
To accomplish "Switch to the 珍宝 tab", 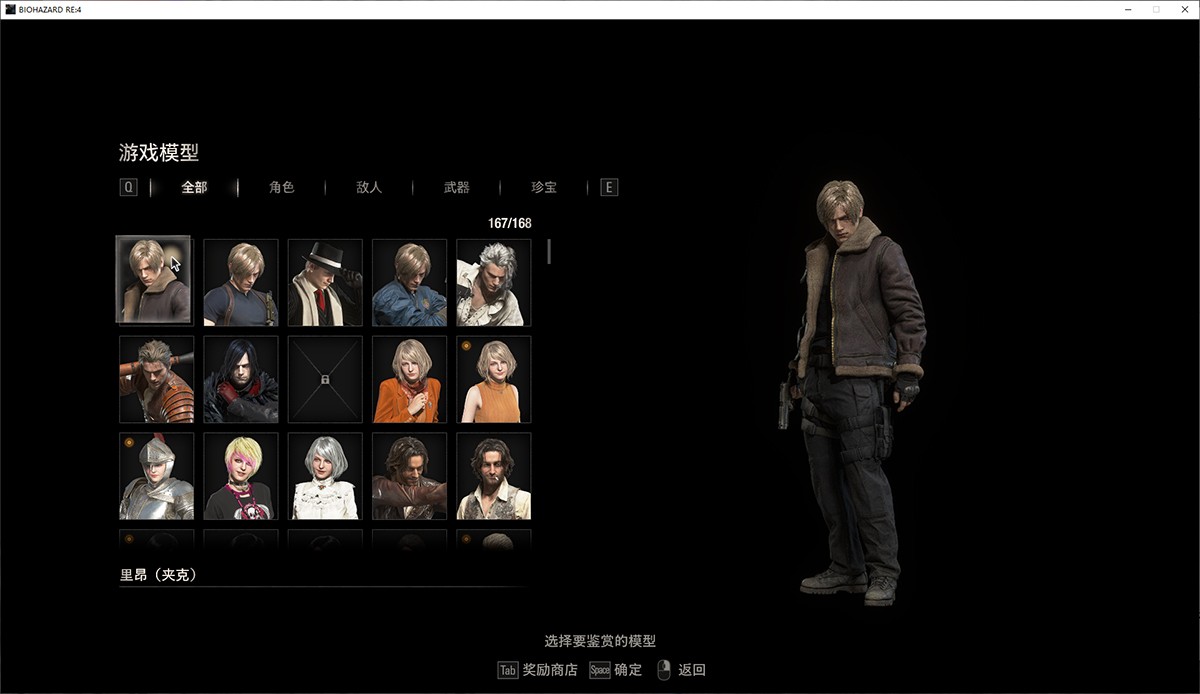I will pyautogui.click(x=544, y=187).
